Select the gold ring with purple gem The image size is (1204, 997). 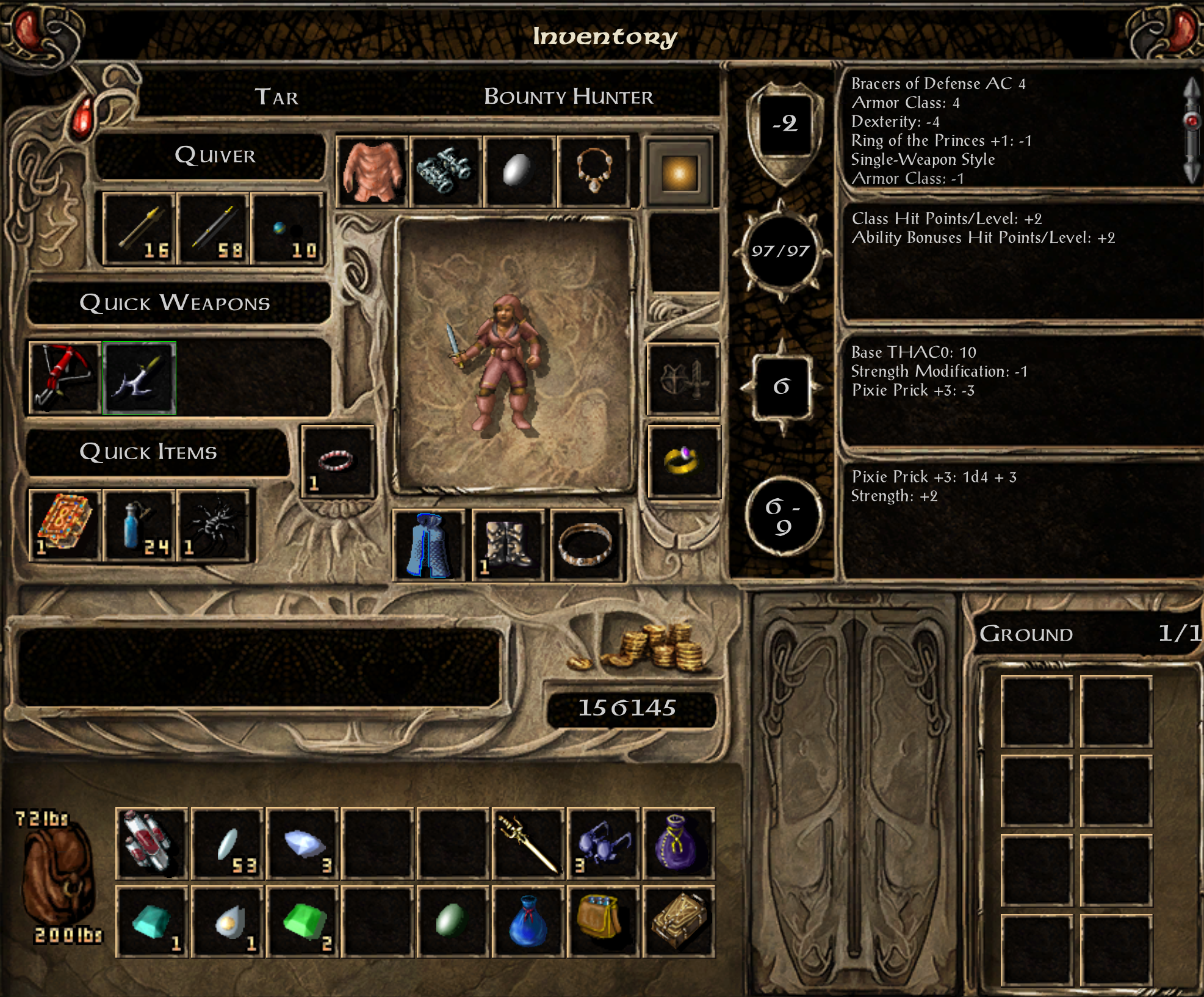coord(683,462)
